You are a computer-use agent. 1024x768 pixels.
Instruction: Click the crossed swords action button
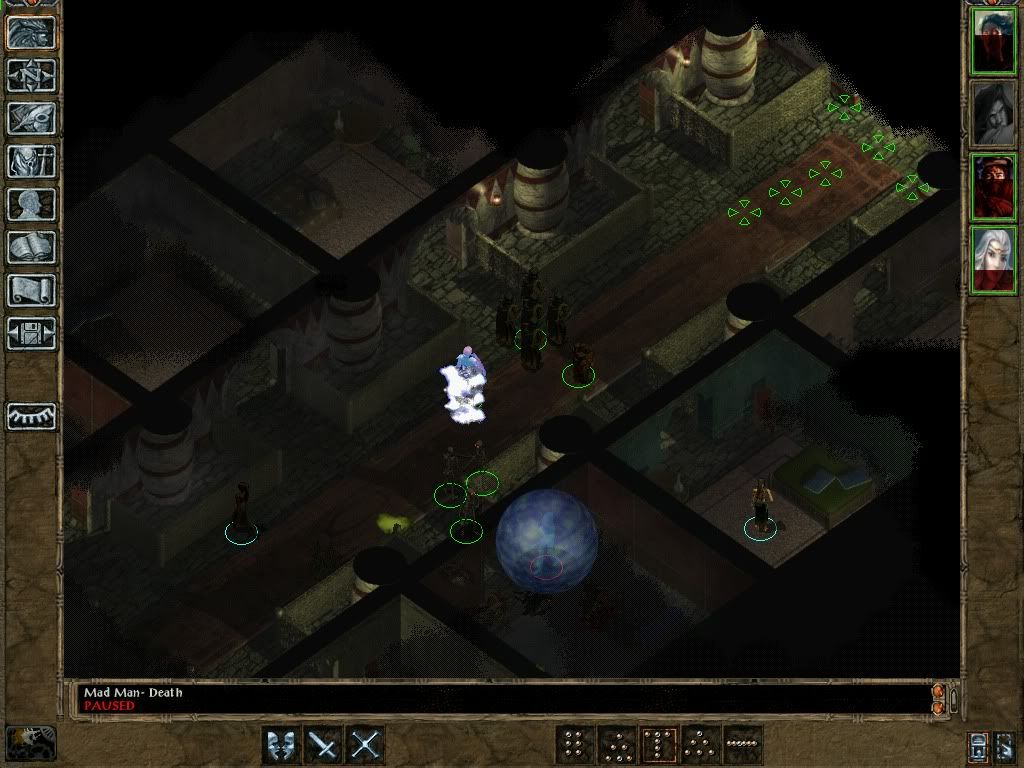(366, 745)
